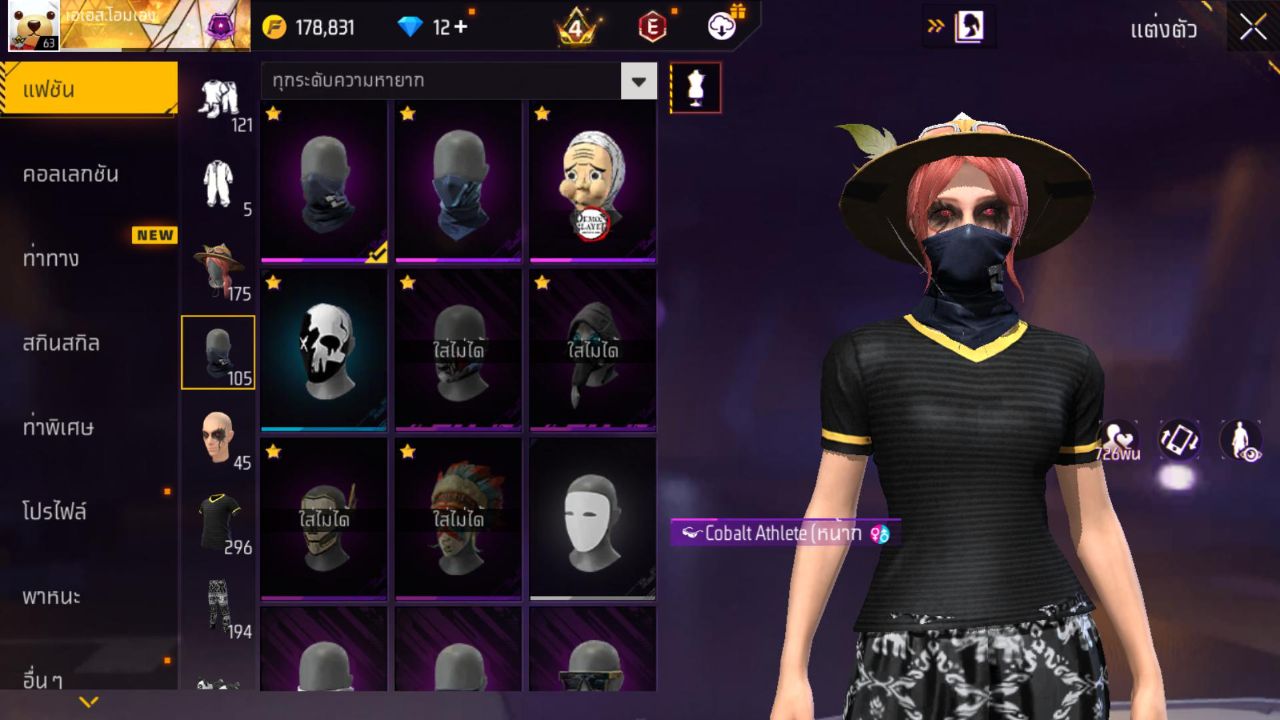The image size is (1280, 720).
Task: Open the shirt category showing 296 items
Action: (x=218, y=515)
